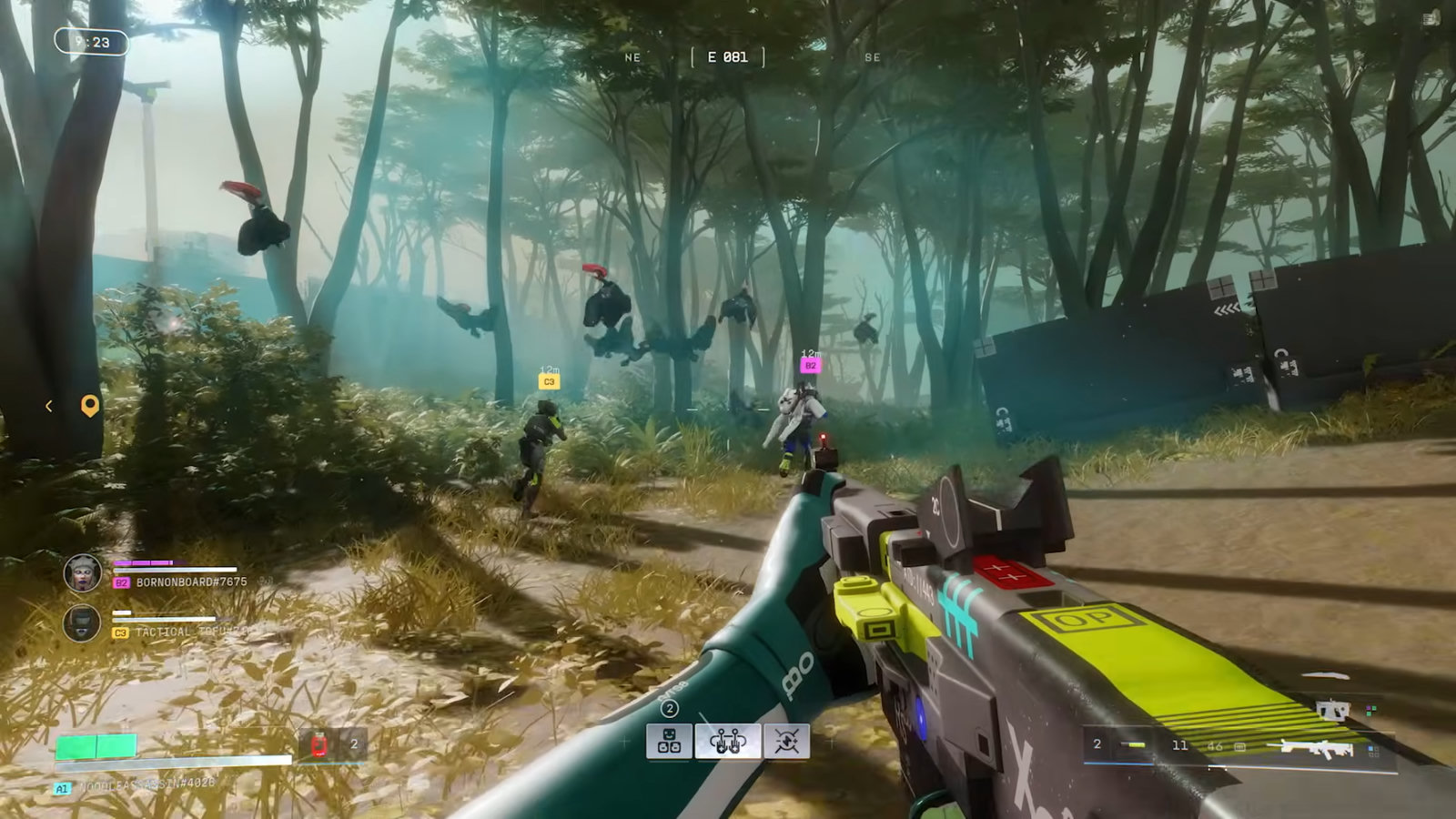Select the red canister consumable slot
This screenshot has height=819, width=1456.
318,745
